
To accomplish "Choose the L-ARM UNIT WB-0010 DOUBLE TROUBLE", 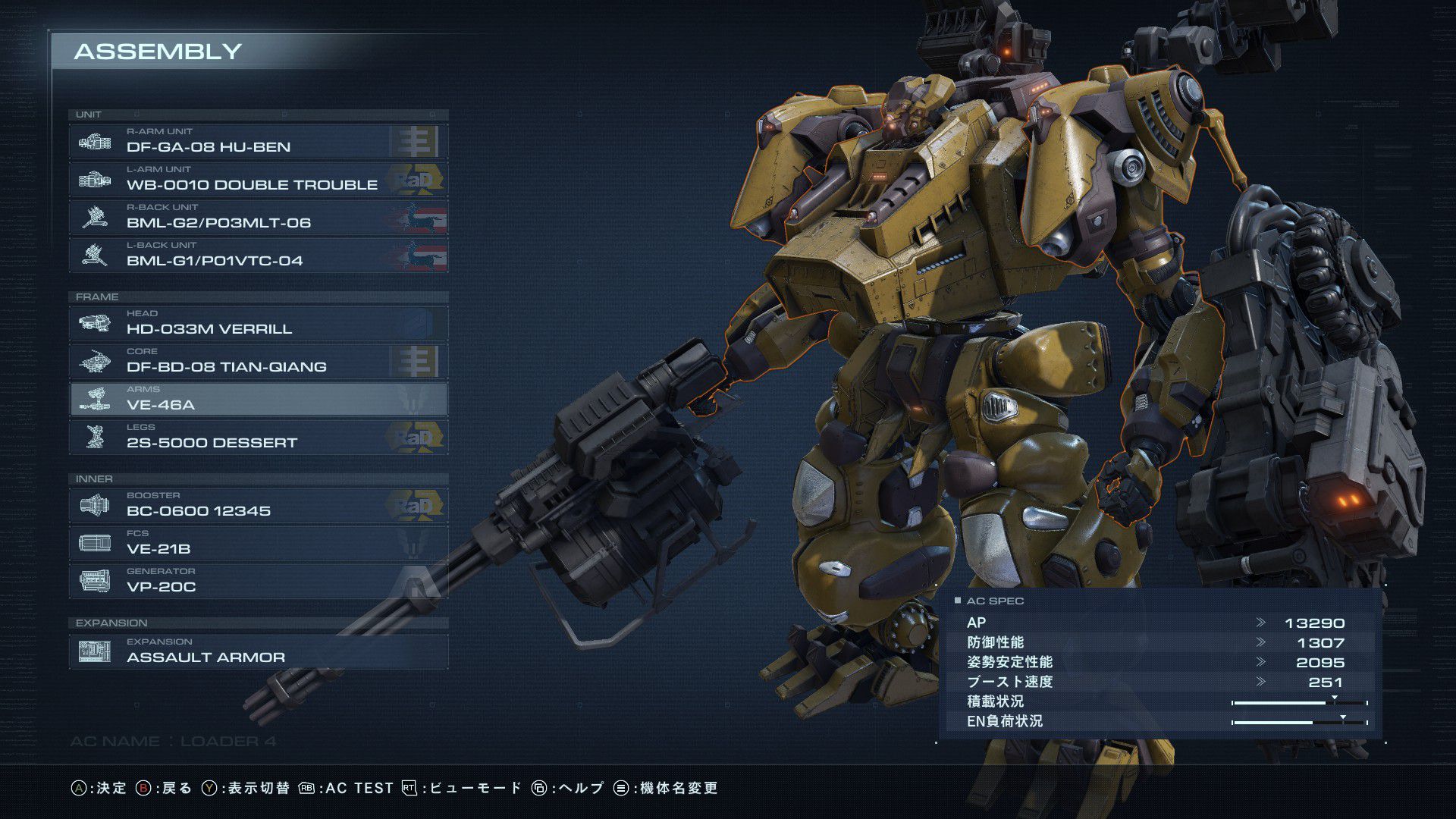I will pyautogui.click(x=258, y=179).
